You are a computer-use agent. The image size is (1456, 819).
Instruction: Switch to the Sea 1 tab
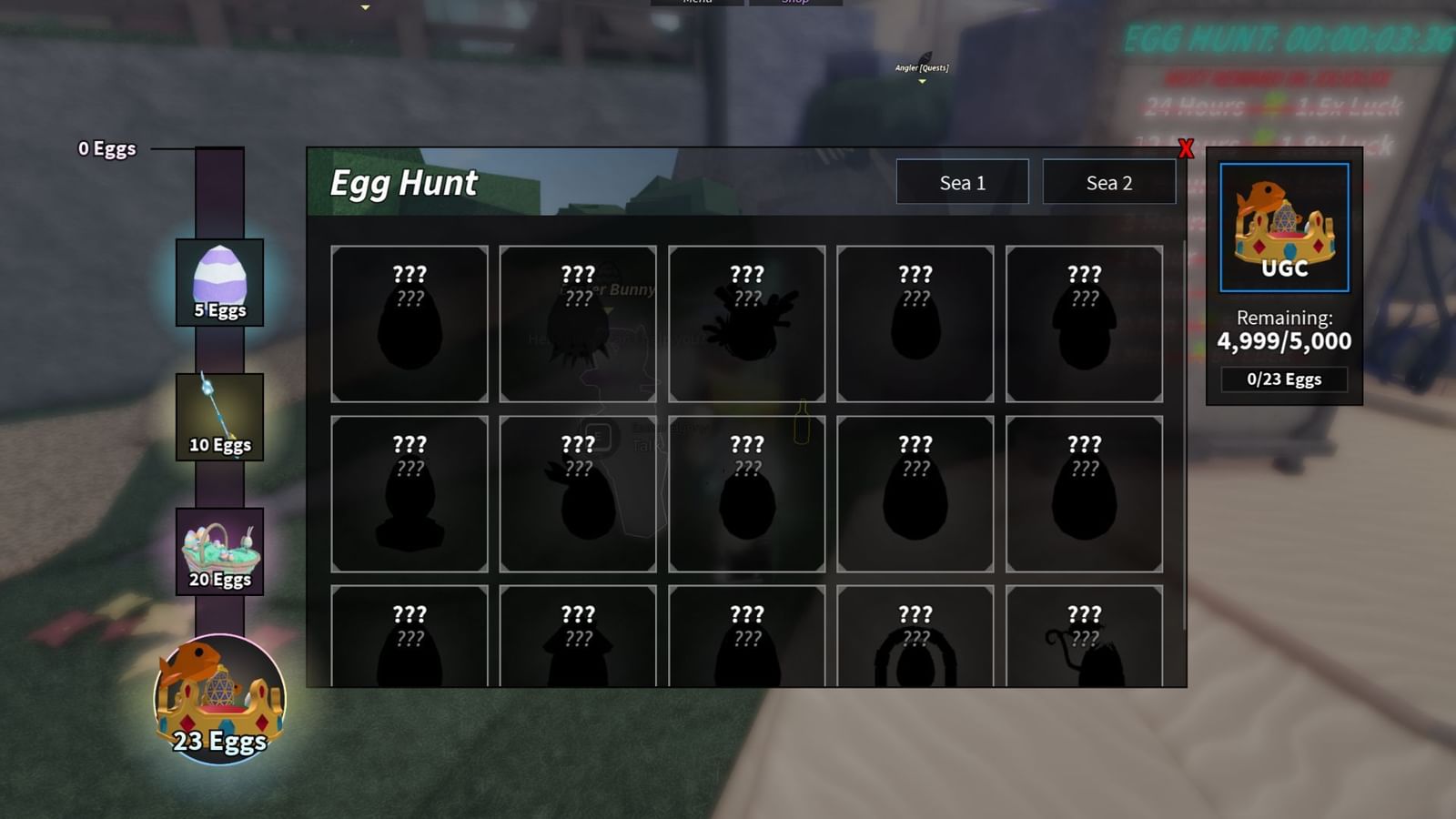963,182
